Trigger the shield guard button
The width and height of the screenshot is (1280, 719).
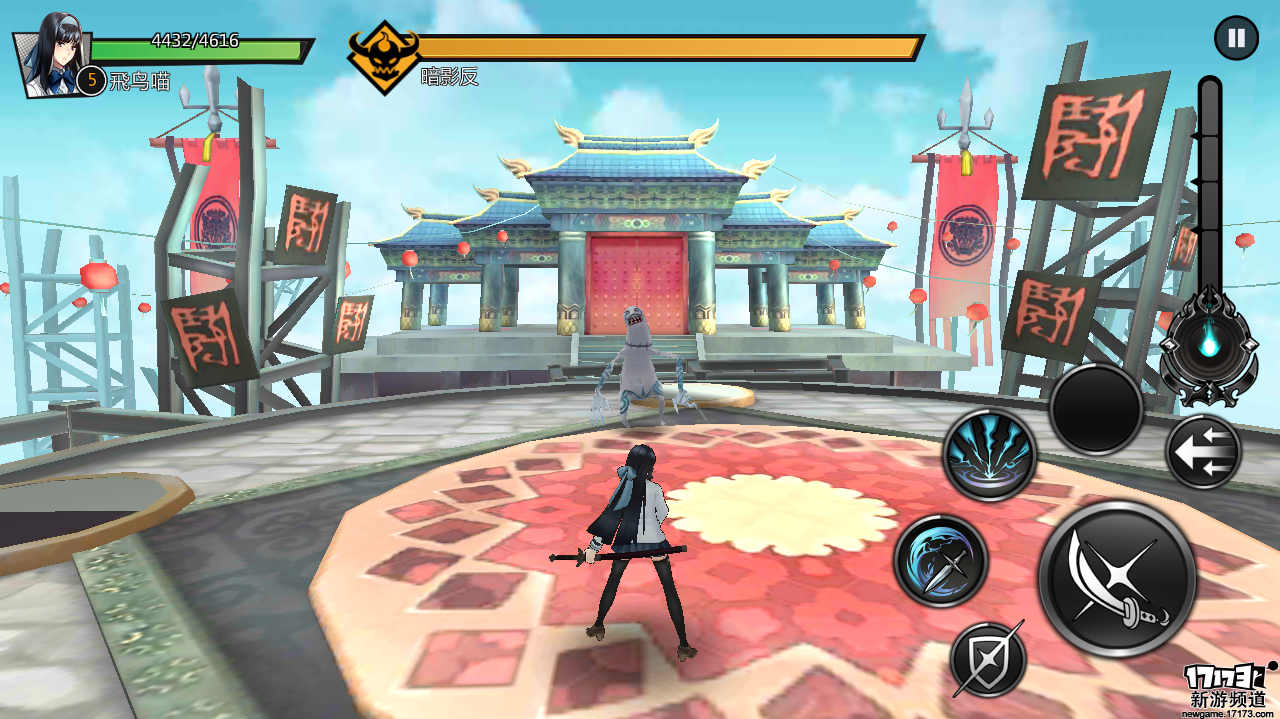[988, 659]
